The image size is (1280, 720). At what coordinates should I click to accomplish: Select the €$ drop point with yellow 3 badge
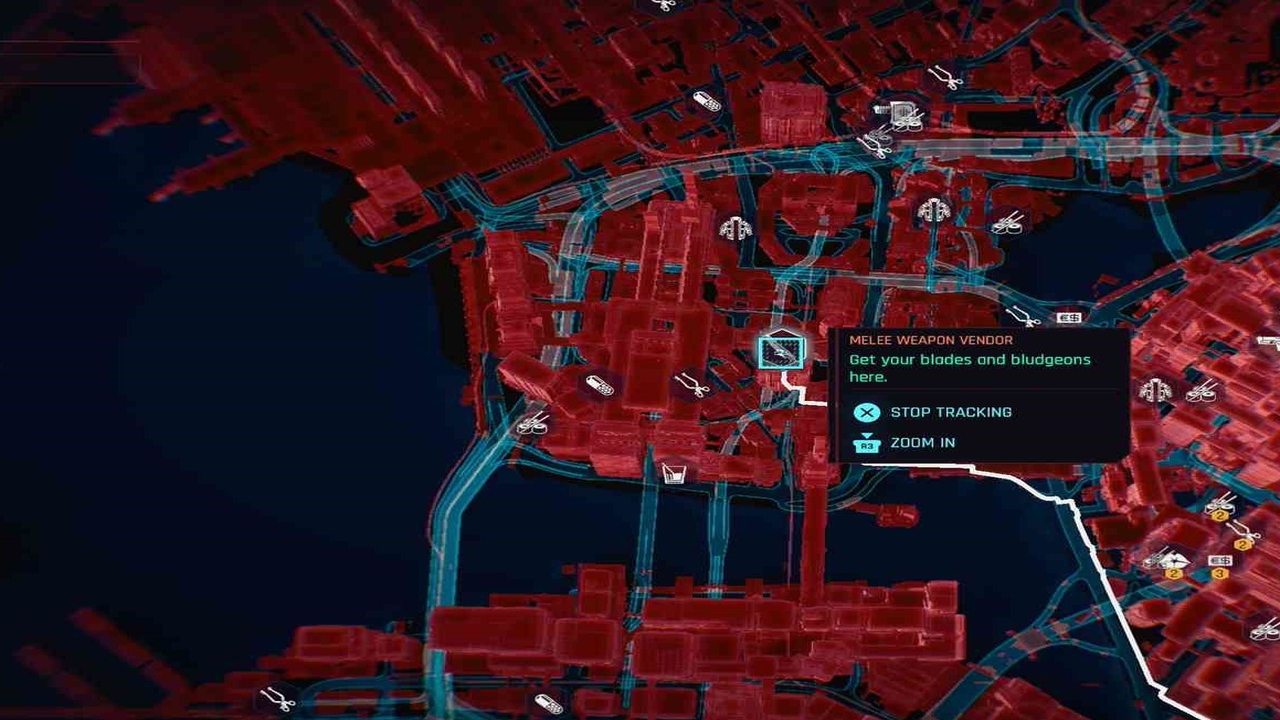click(1219, 560)
